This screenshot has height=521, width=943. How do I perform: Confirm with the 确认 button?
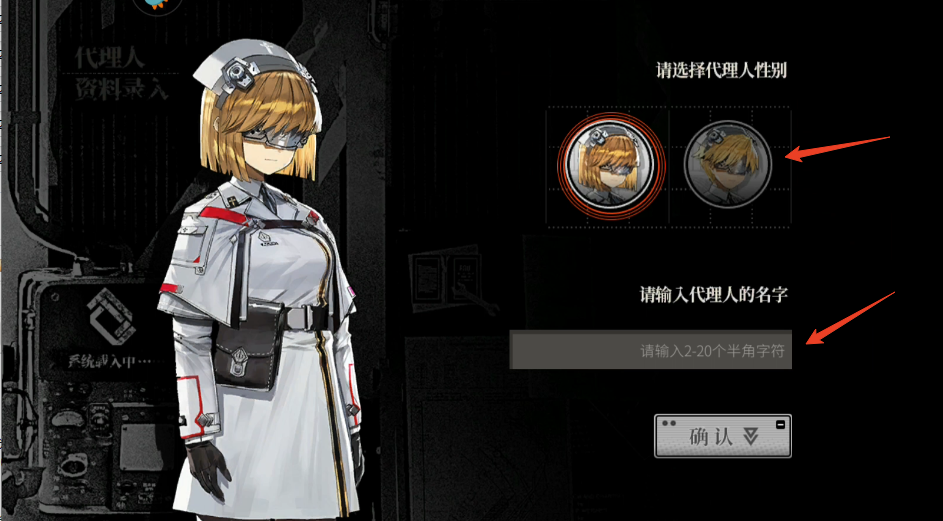(722, 436)
